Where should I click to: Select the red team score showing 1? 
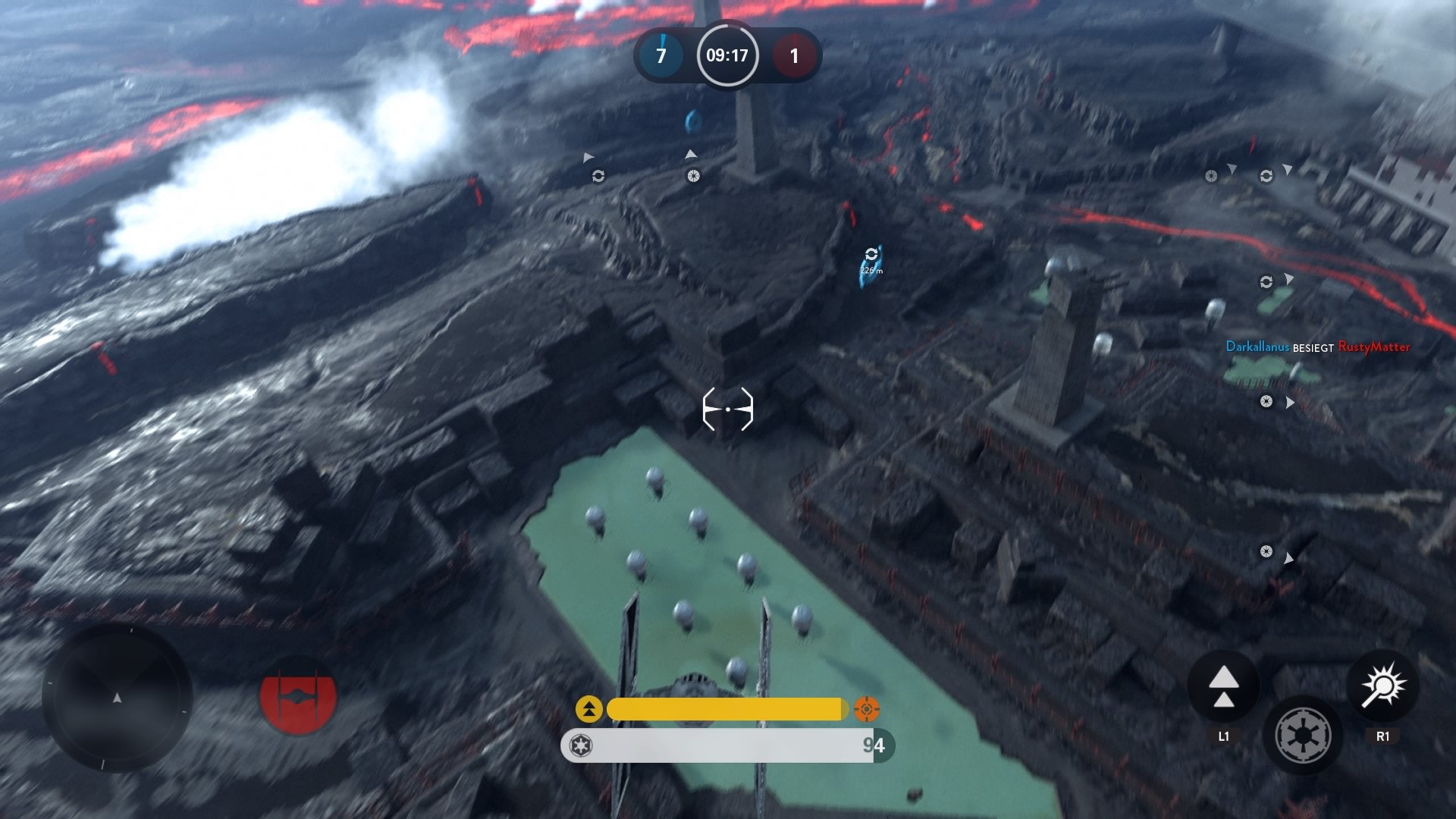point(795,55)
